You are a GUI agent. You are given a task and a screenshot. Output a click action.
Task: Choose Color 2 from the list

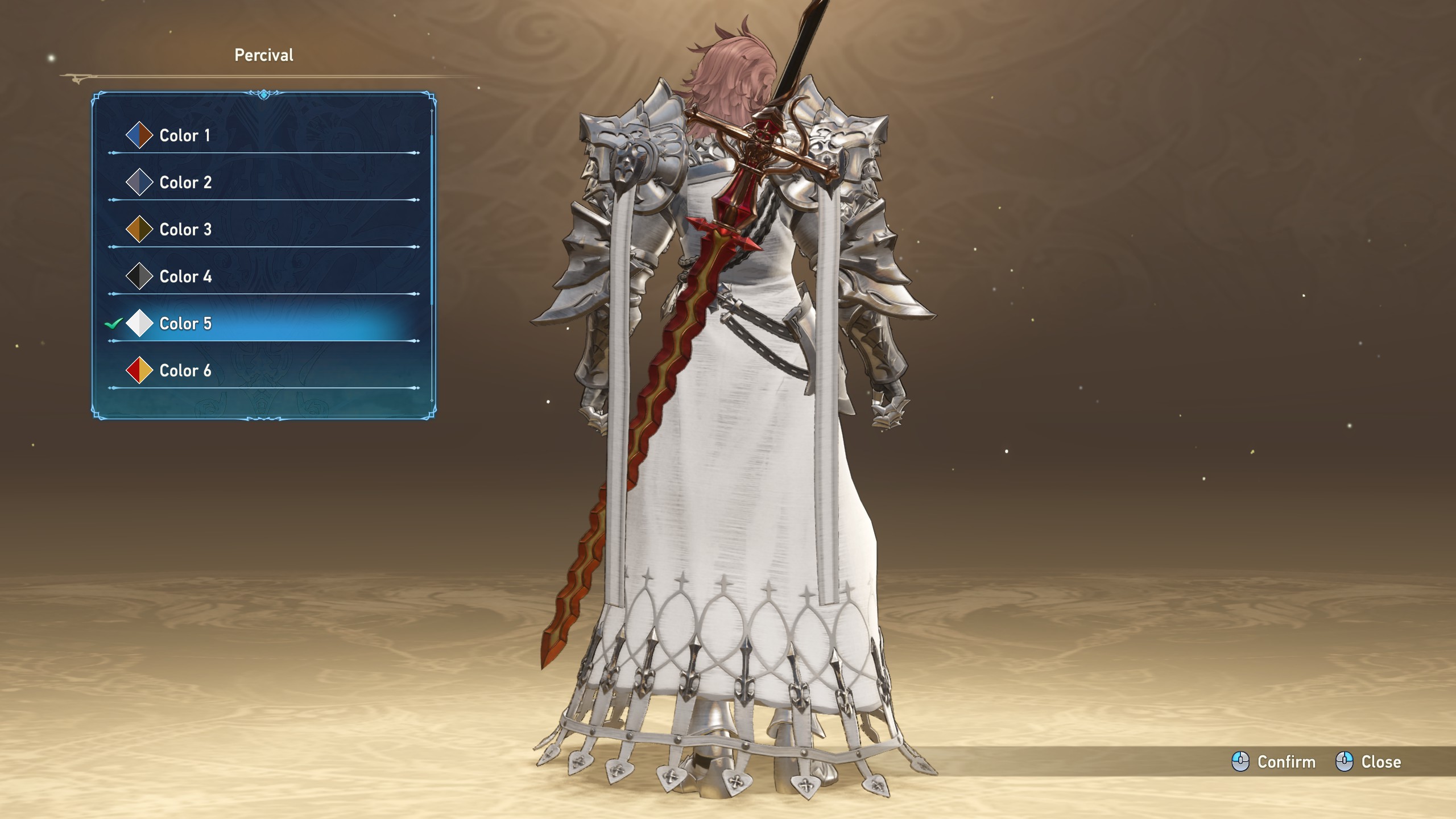185,183
